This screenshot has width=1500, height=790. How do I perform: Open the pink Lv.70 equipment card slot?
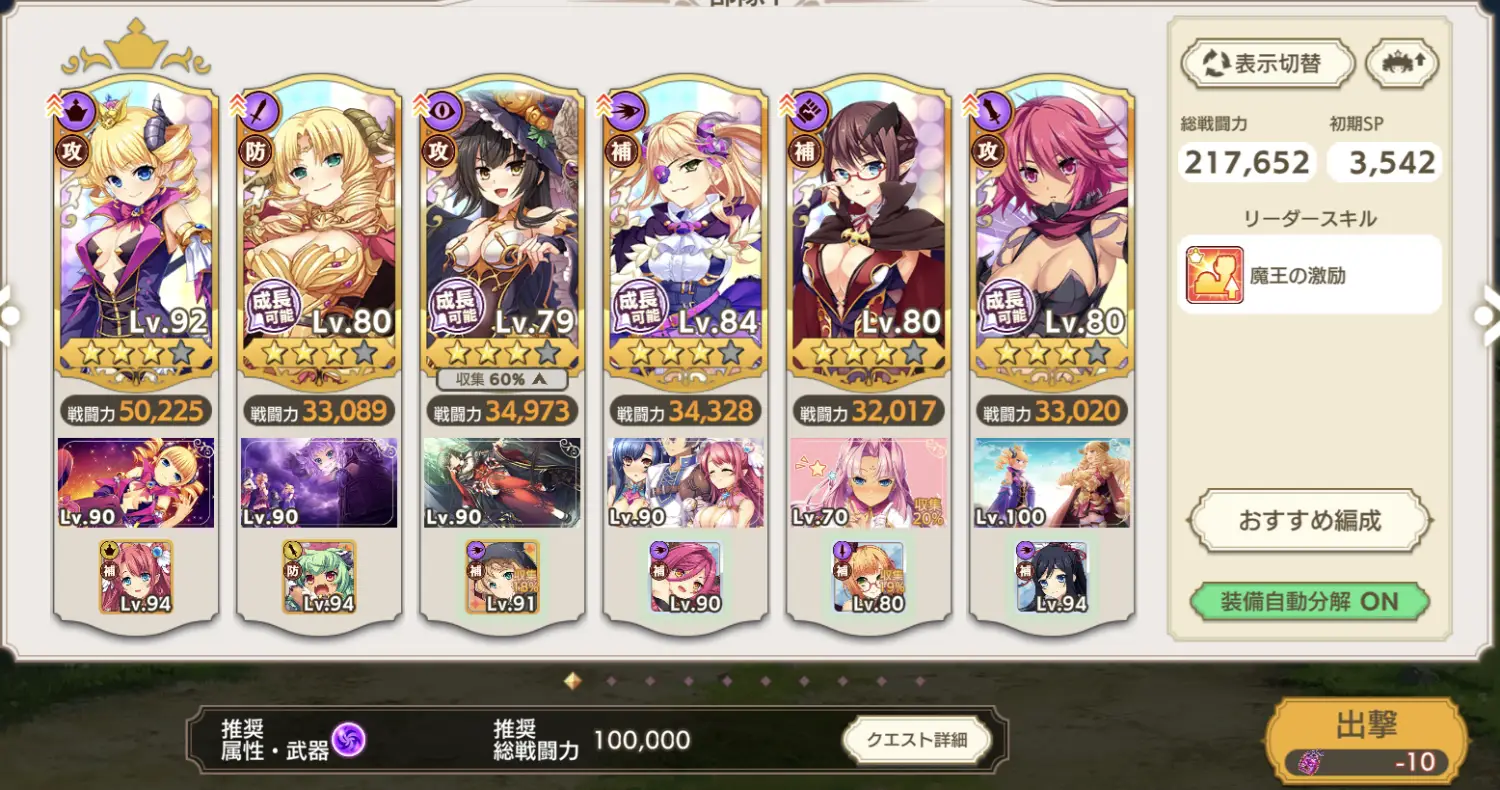click(x=869, y=483)
